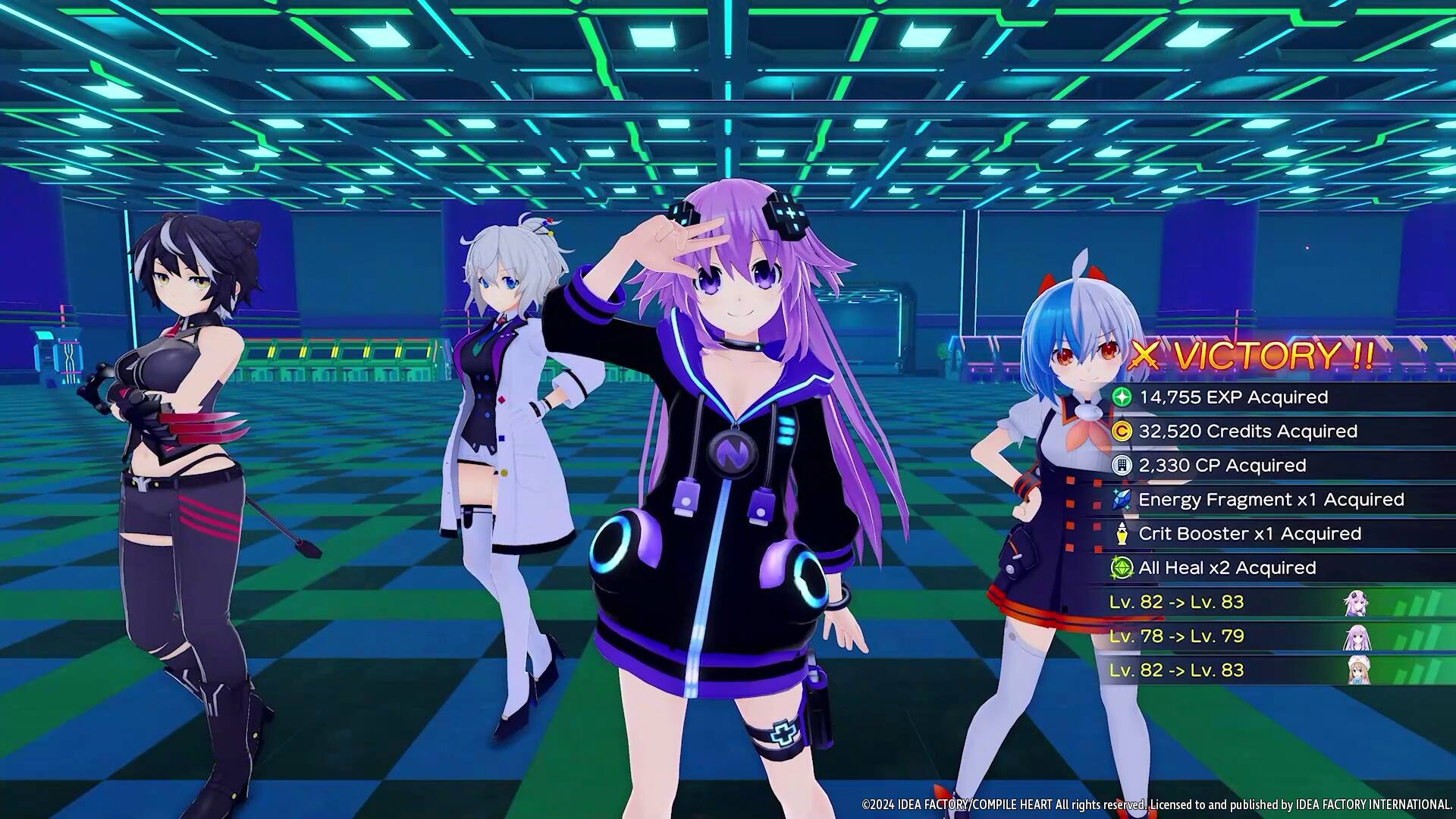
Task: Open the Lv. 78 -> Lv. 79 row
Action: pos(1175,636)
